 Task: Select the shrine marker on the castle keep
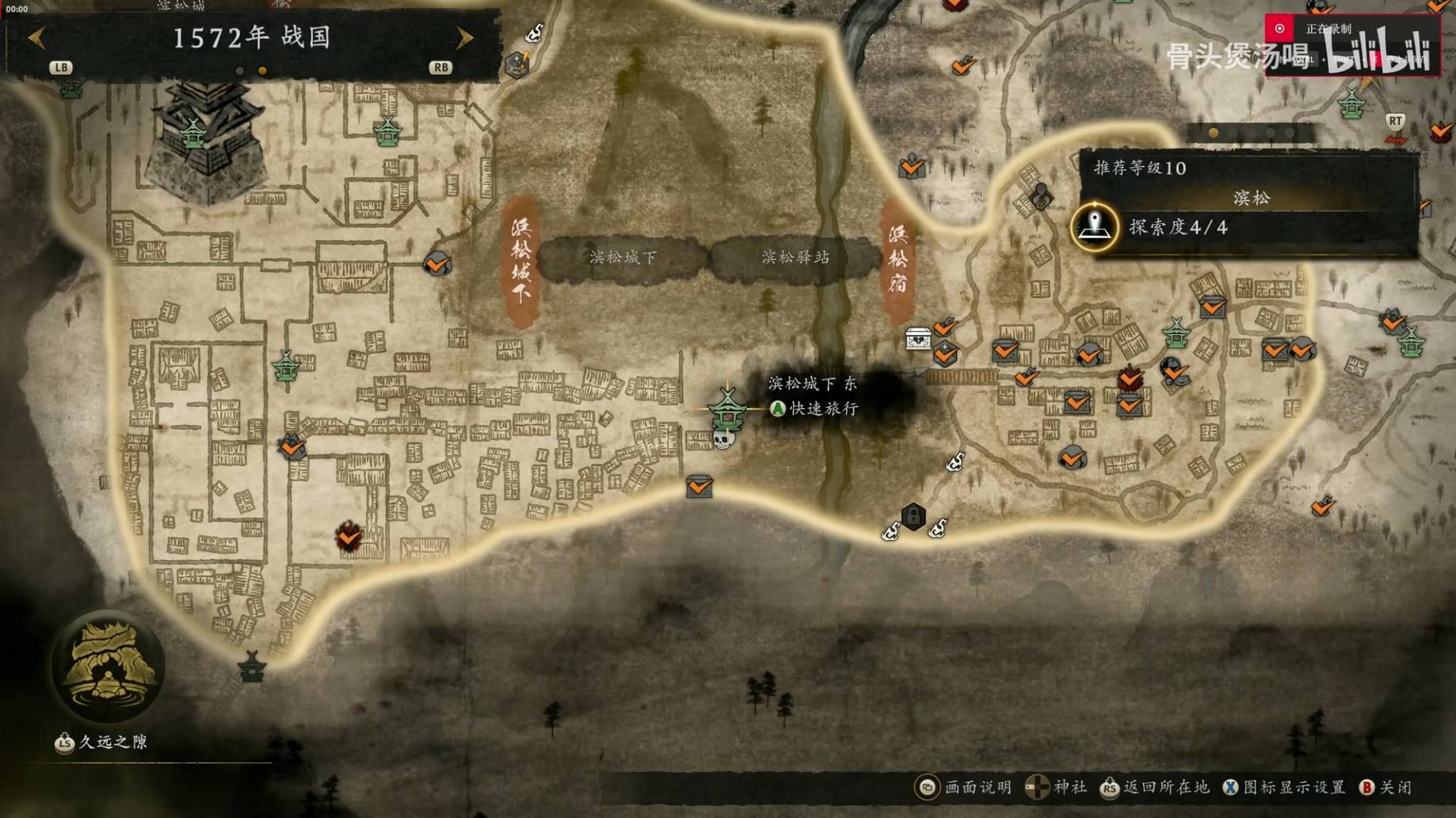point(193,133)
